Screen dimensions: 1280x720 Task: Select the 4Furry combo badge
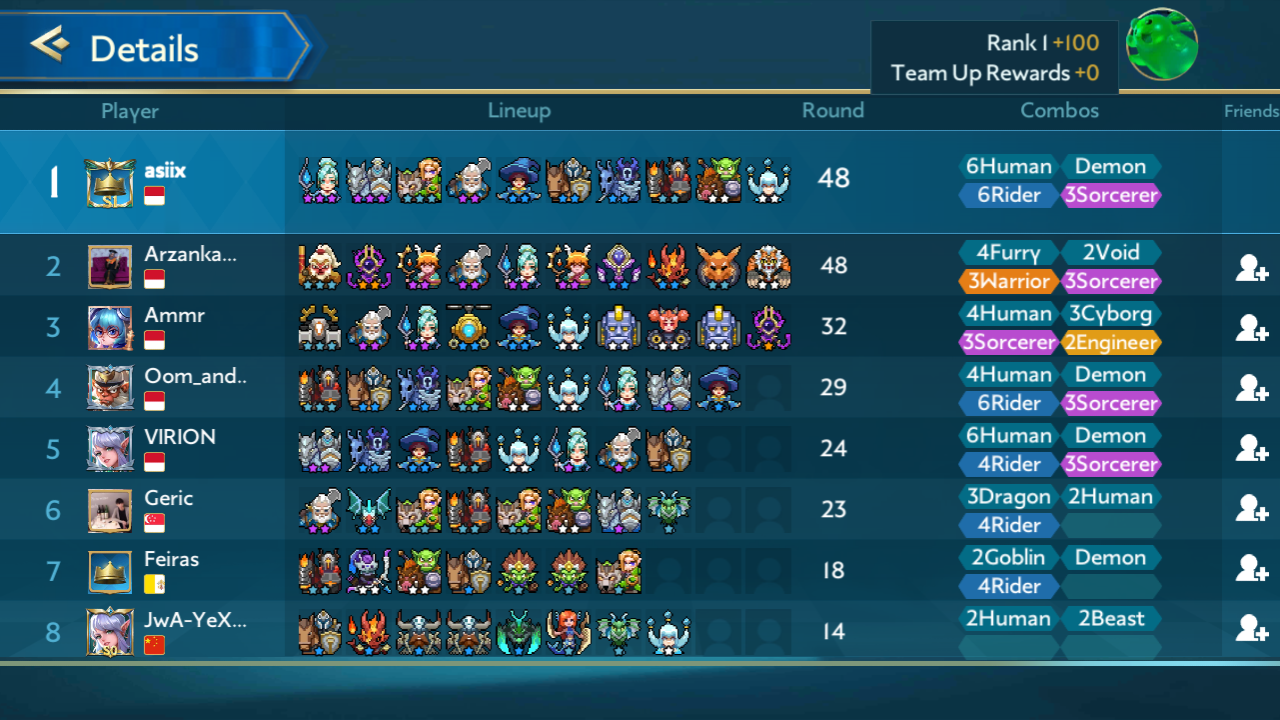(1008, 252)
